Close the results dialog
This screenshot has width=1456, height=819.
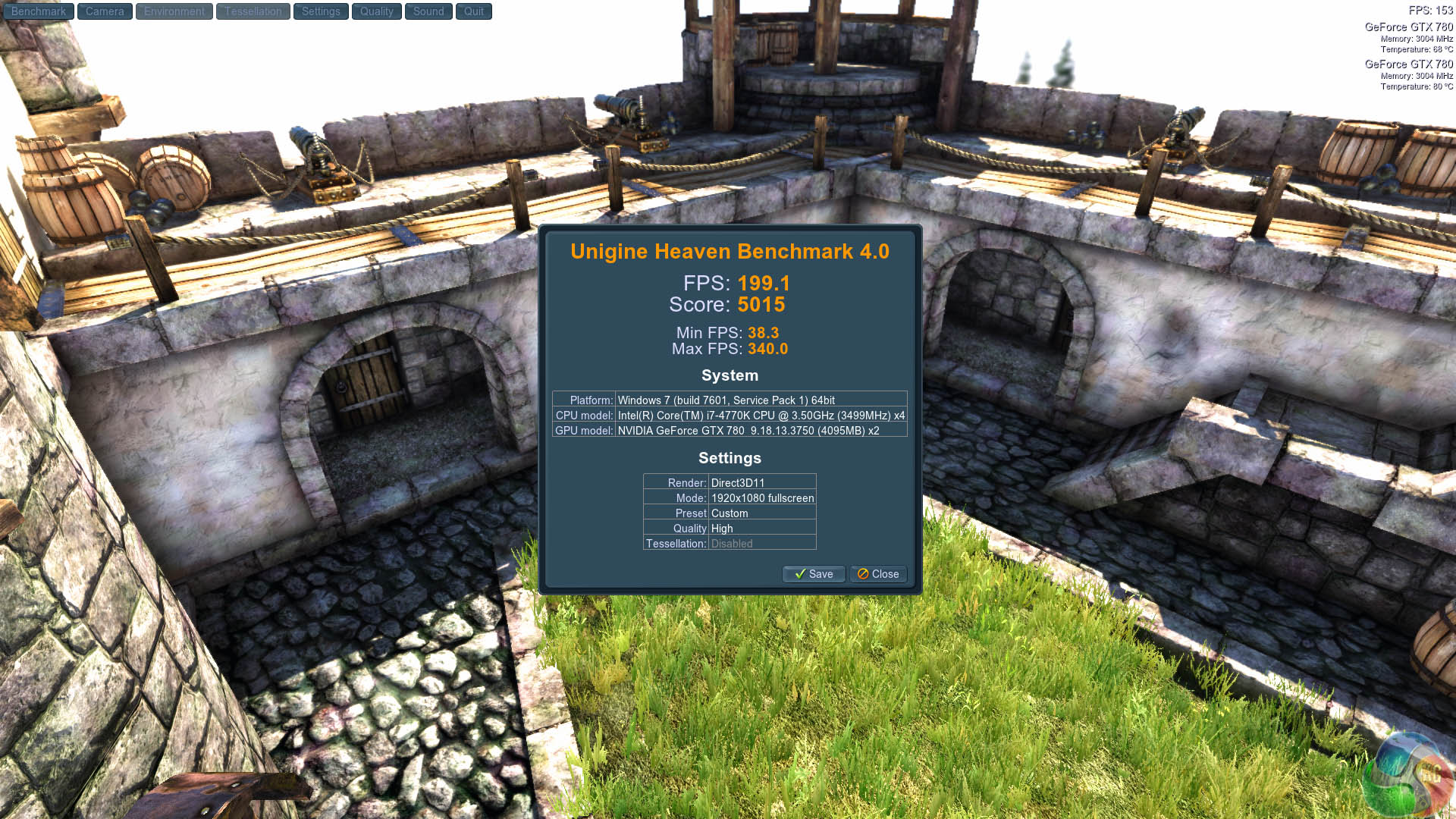coord(878,574)
